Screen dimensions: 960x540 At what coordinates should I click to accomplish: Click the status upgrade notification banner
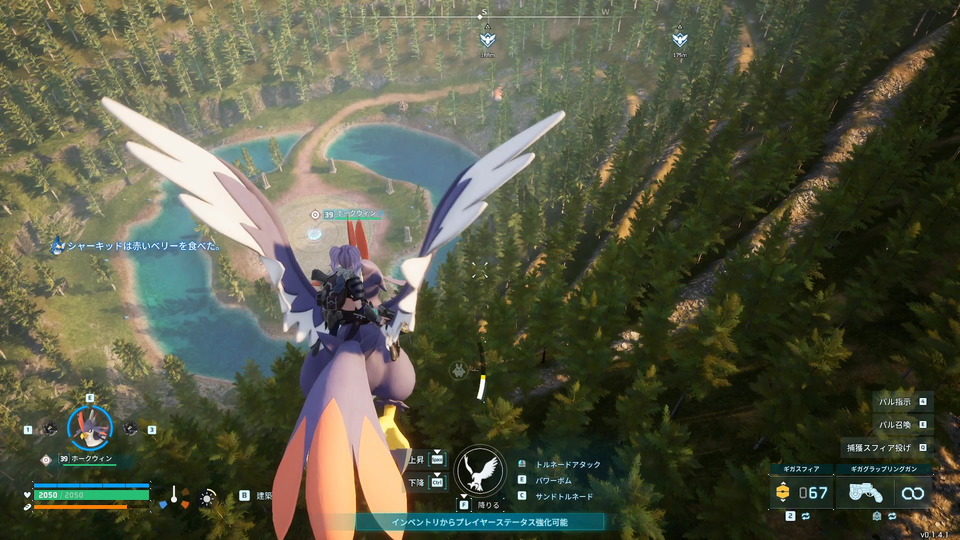(x=480, y=522)
